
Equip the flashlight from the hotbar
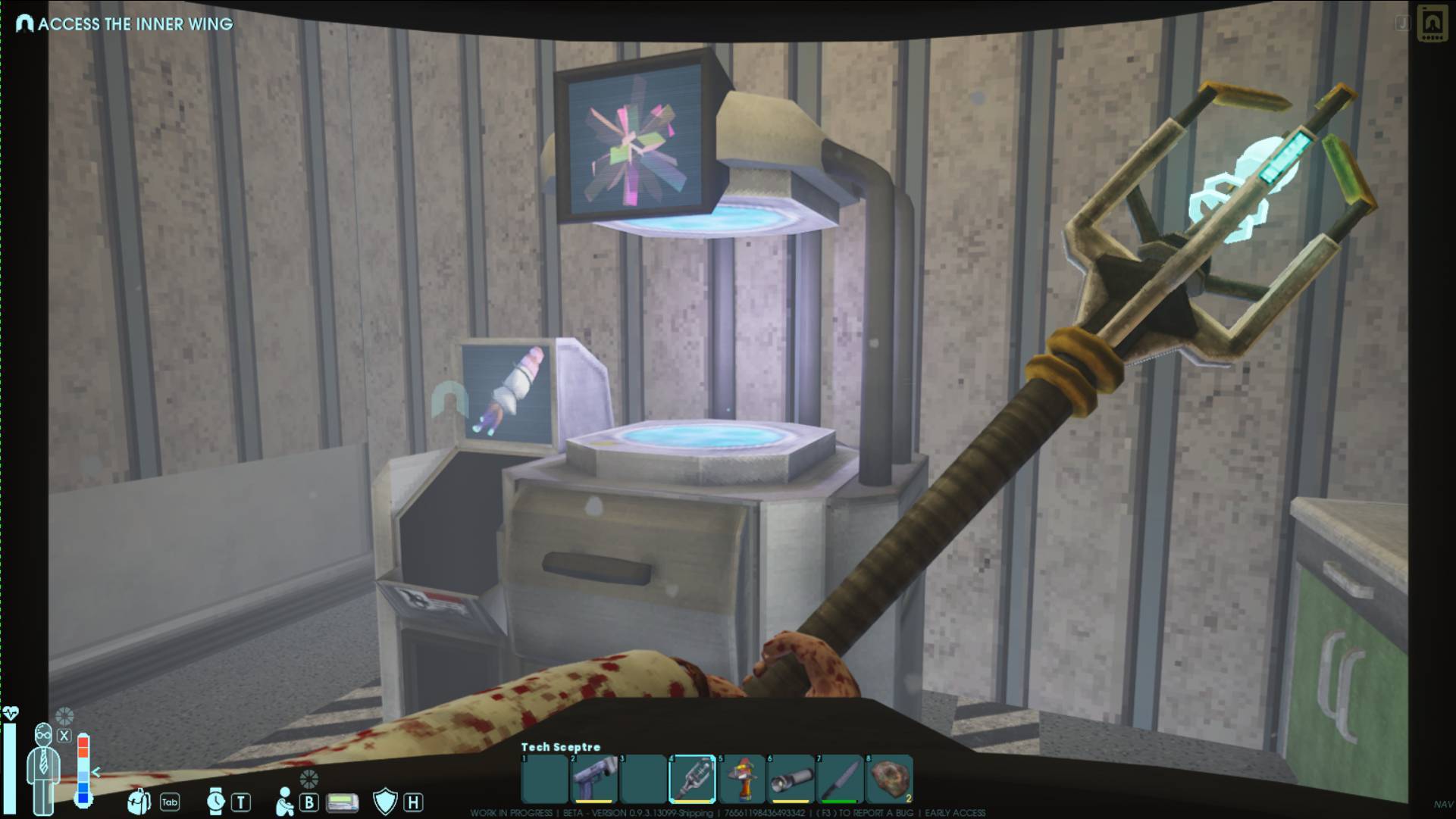791,778
